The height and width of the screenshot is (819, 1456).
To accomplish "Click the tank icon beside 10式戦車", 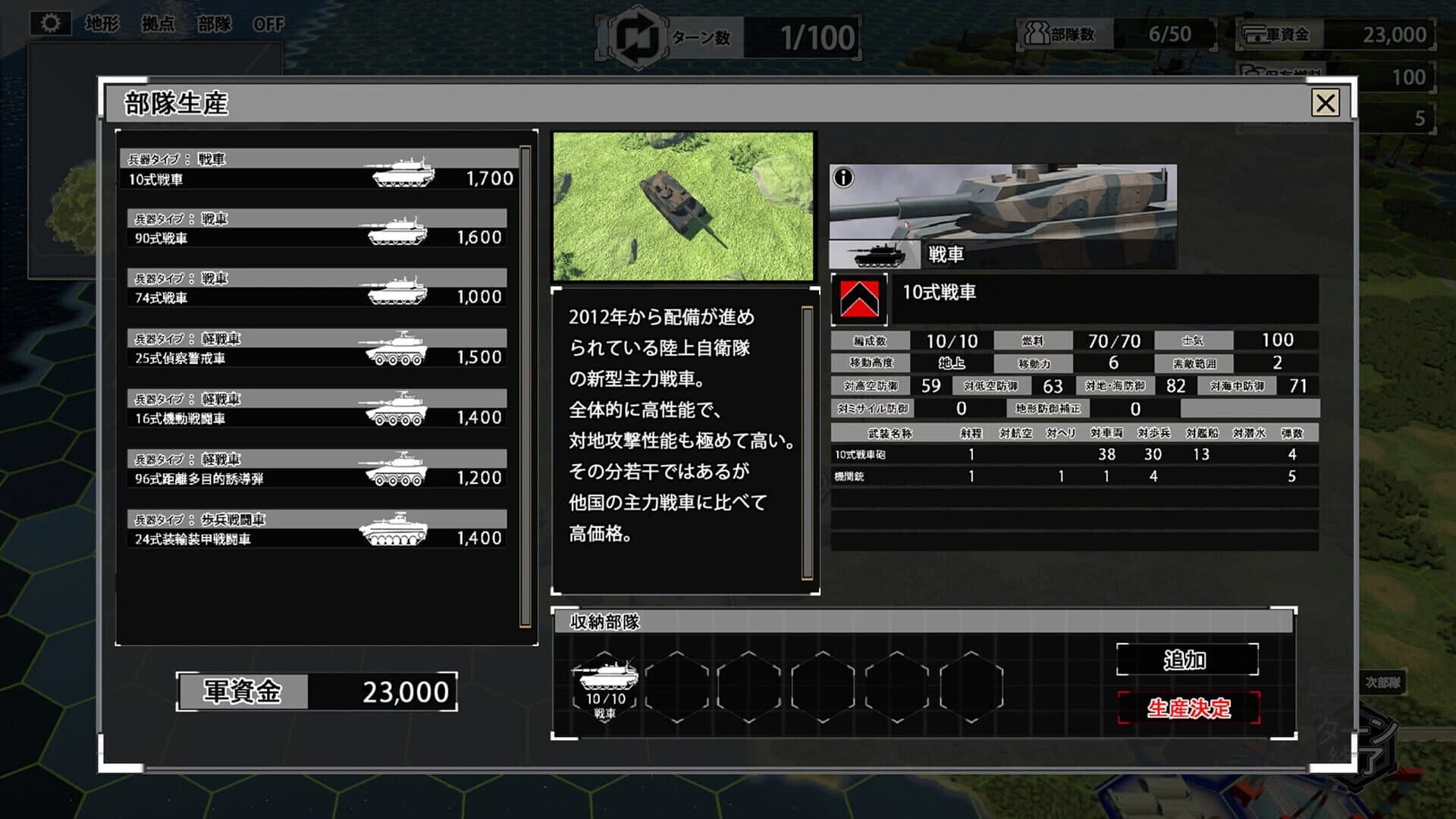I will tap(399, 173).
